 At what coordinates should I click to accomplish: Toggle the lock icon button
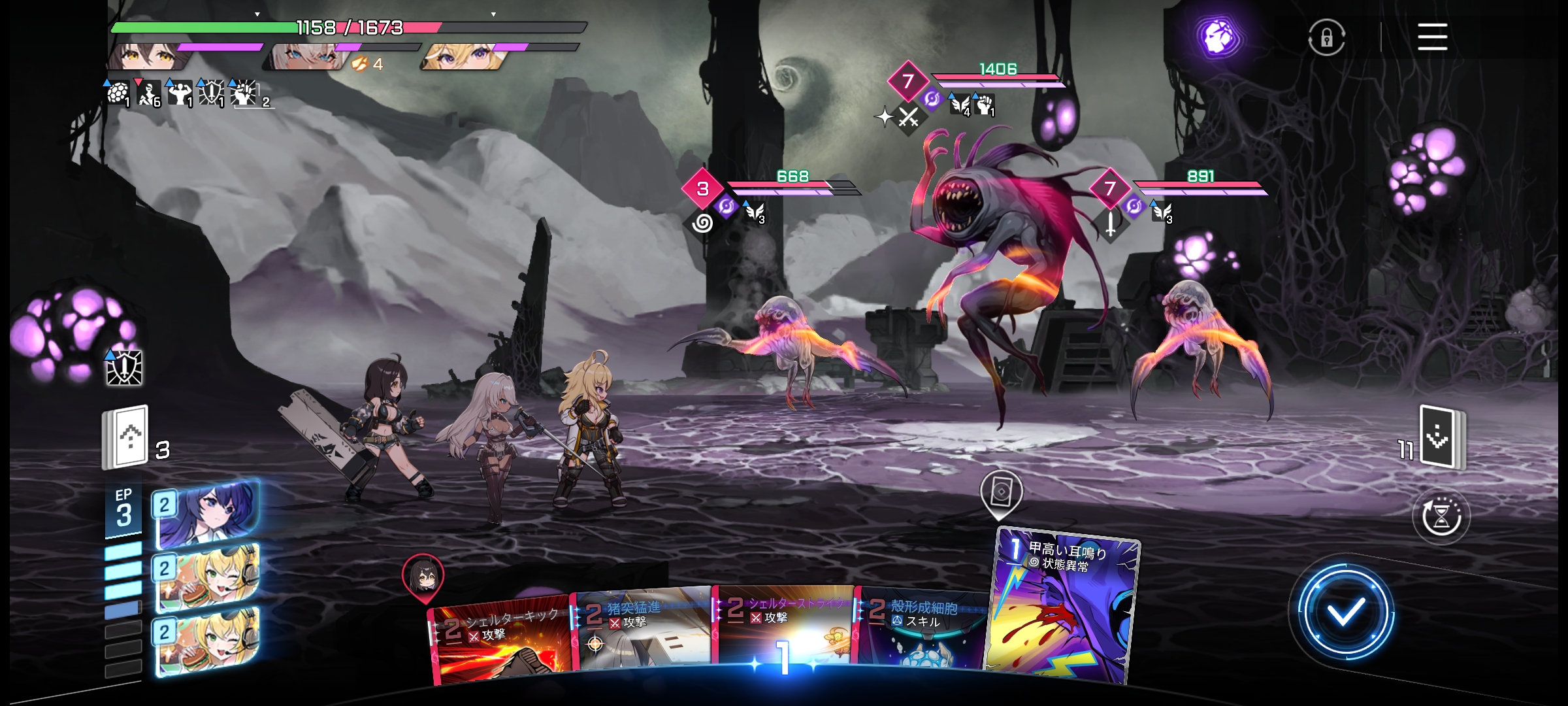[1326, 38]
